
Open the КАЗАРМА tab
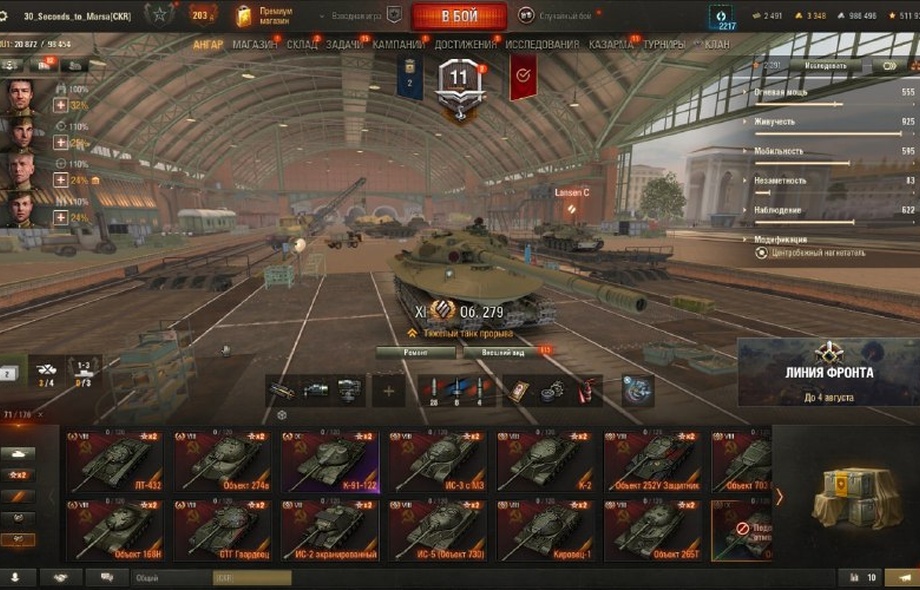(610, 45)
